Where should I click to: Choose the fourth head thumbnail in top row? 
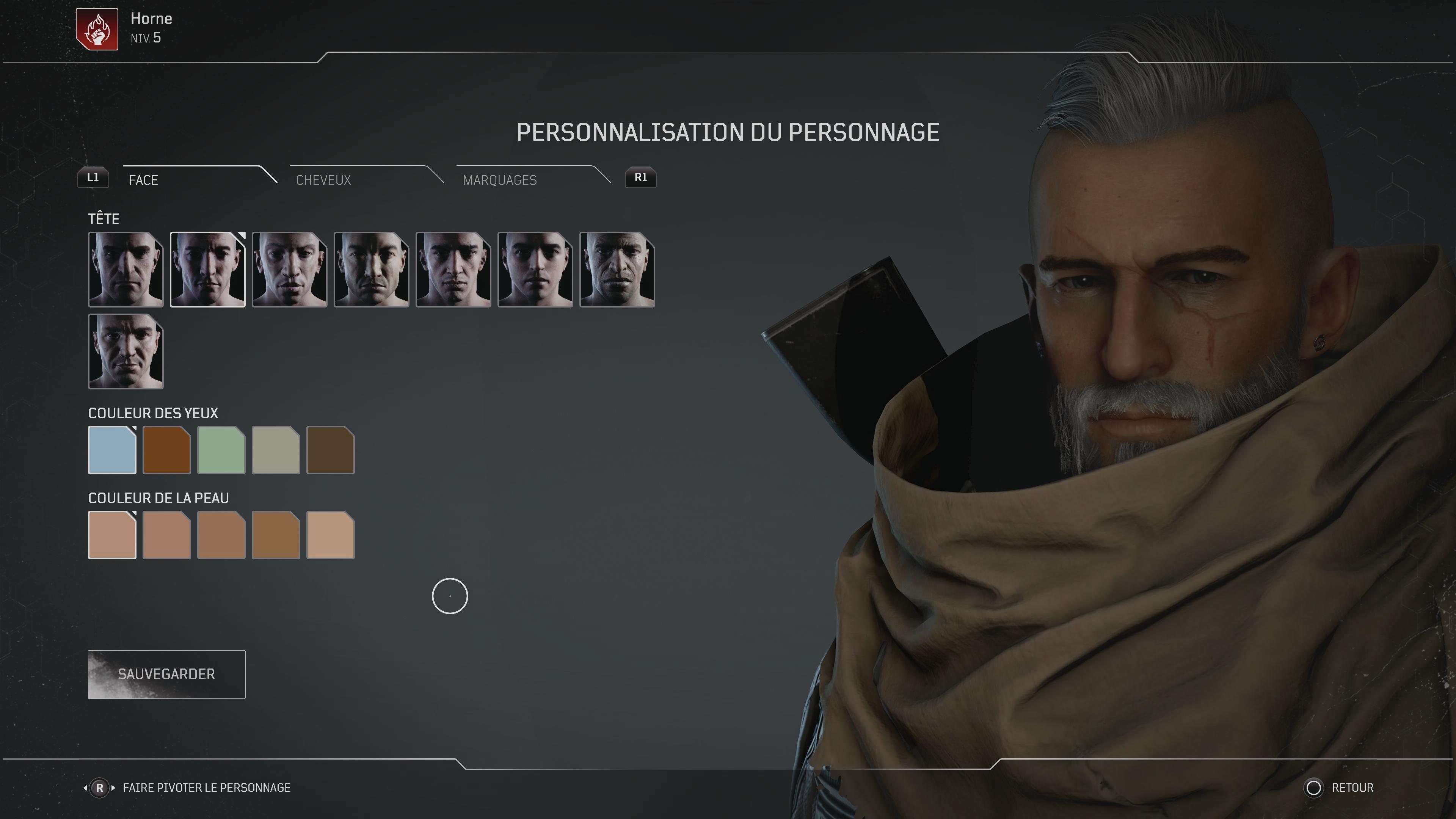[x=371, y=270]
